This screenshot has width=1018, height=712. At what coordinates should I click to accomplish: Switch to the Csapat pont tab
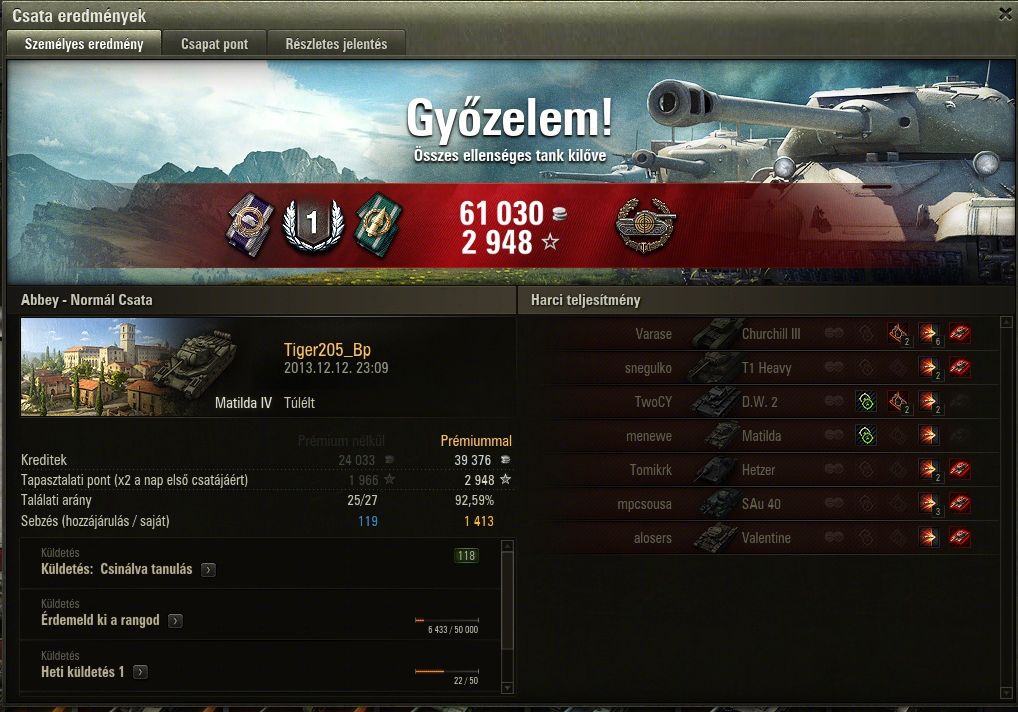214,44
